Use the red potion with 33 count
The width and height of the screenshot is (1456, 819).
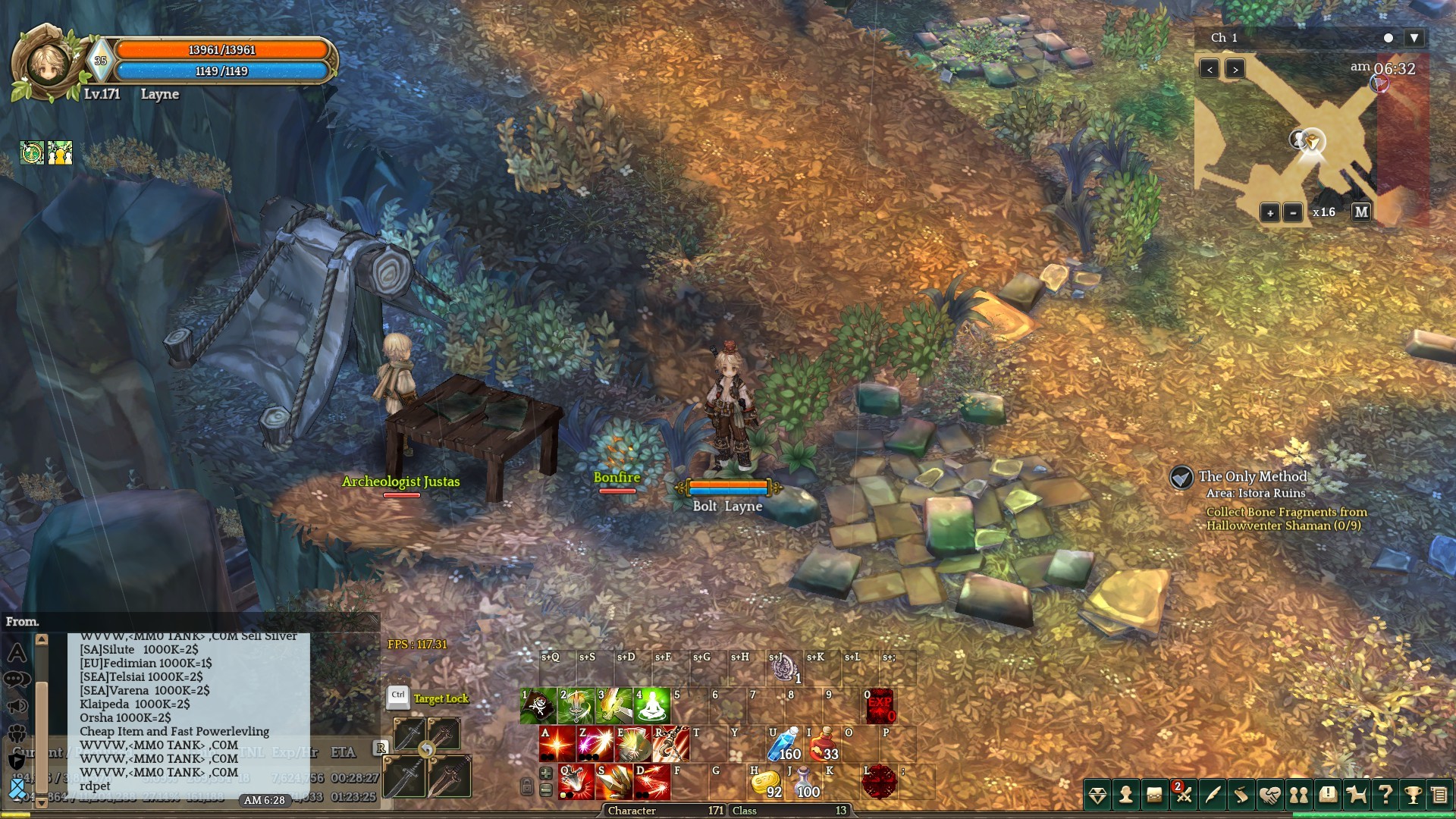pyautogui.click(x=823, y=744)
